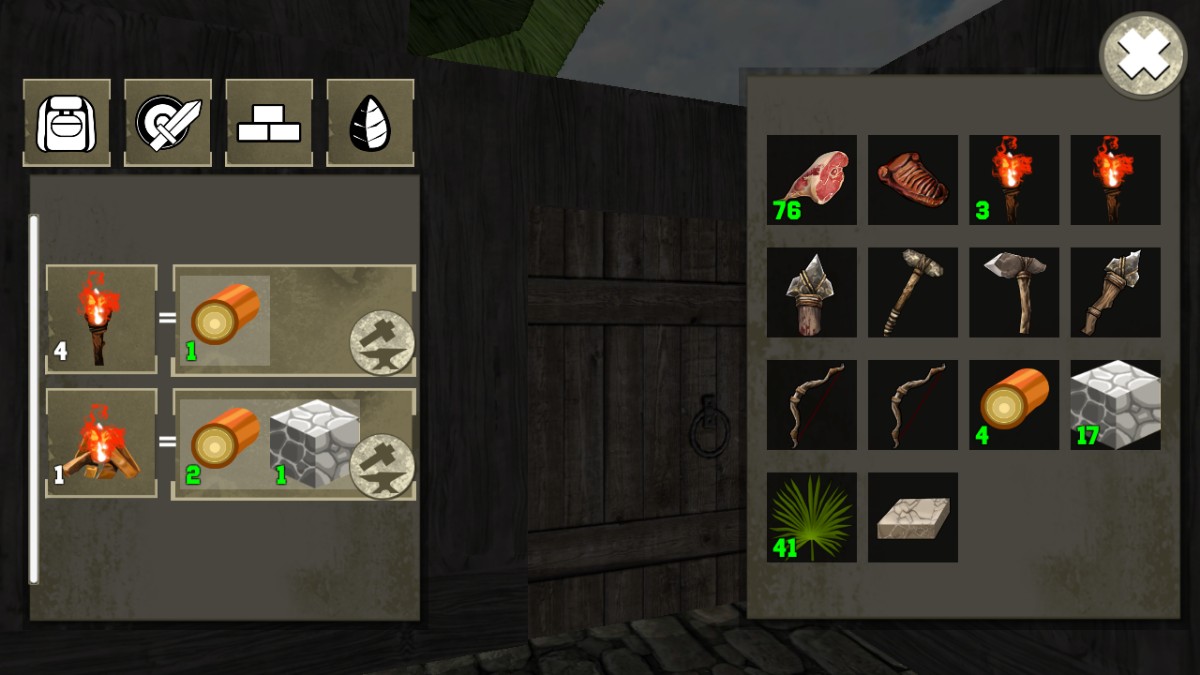Craft torches using the anvil button
This screenshot has width=1200, height=675.
[x=382, y=342]
